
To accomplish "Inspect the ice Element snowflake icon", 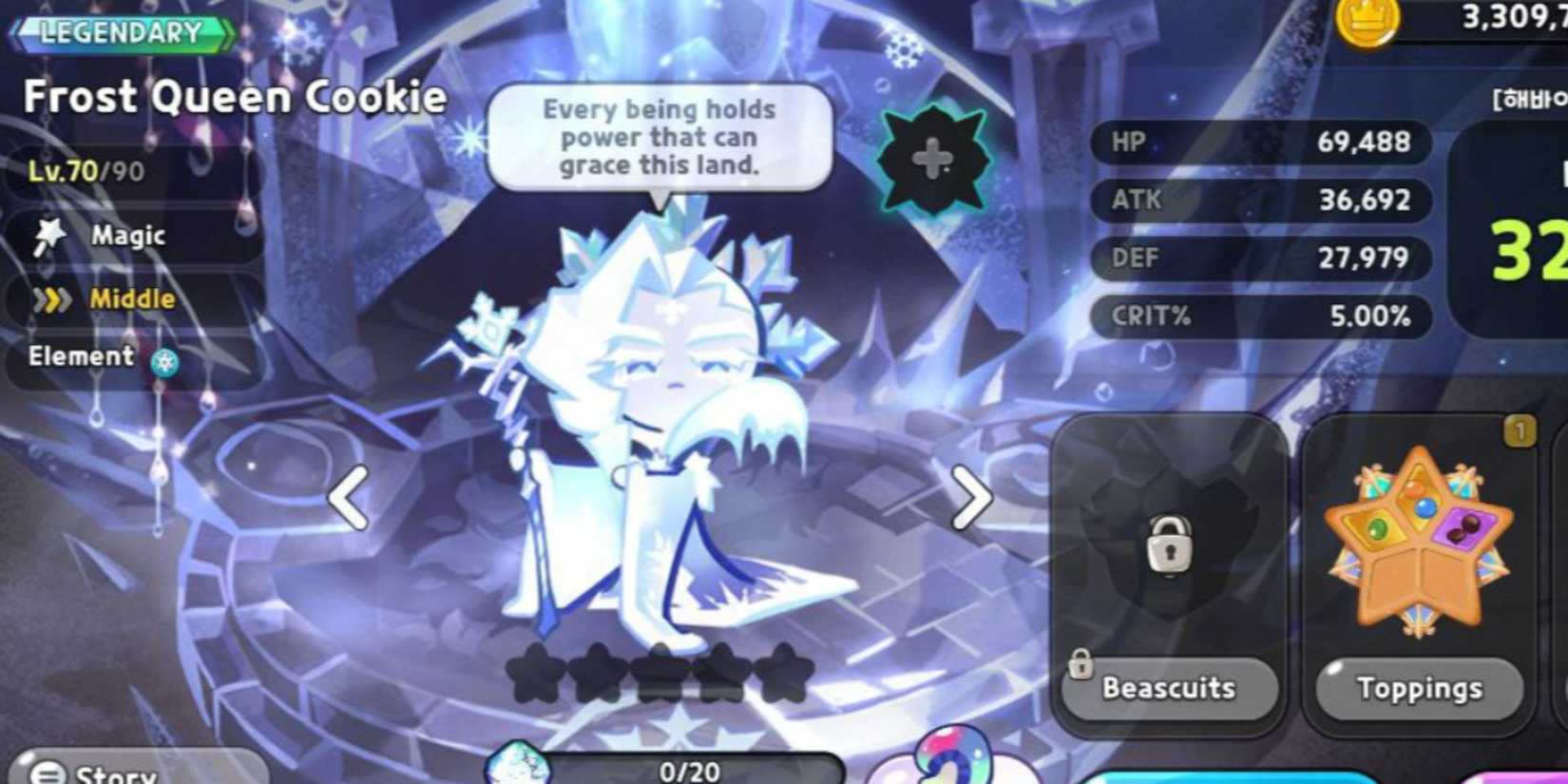I will [166, 362].
